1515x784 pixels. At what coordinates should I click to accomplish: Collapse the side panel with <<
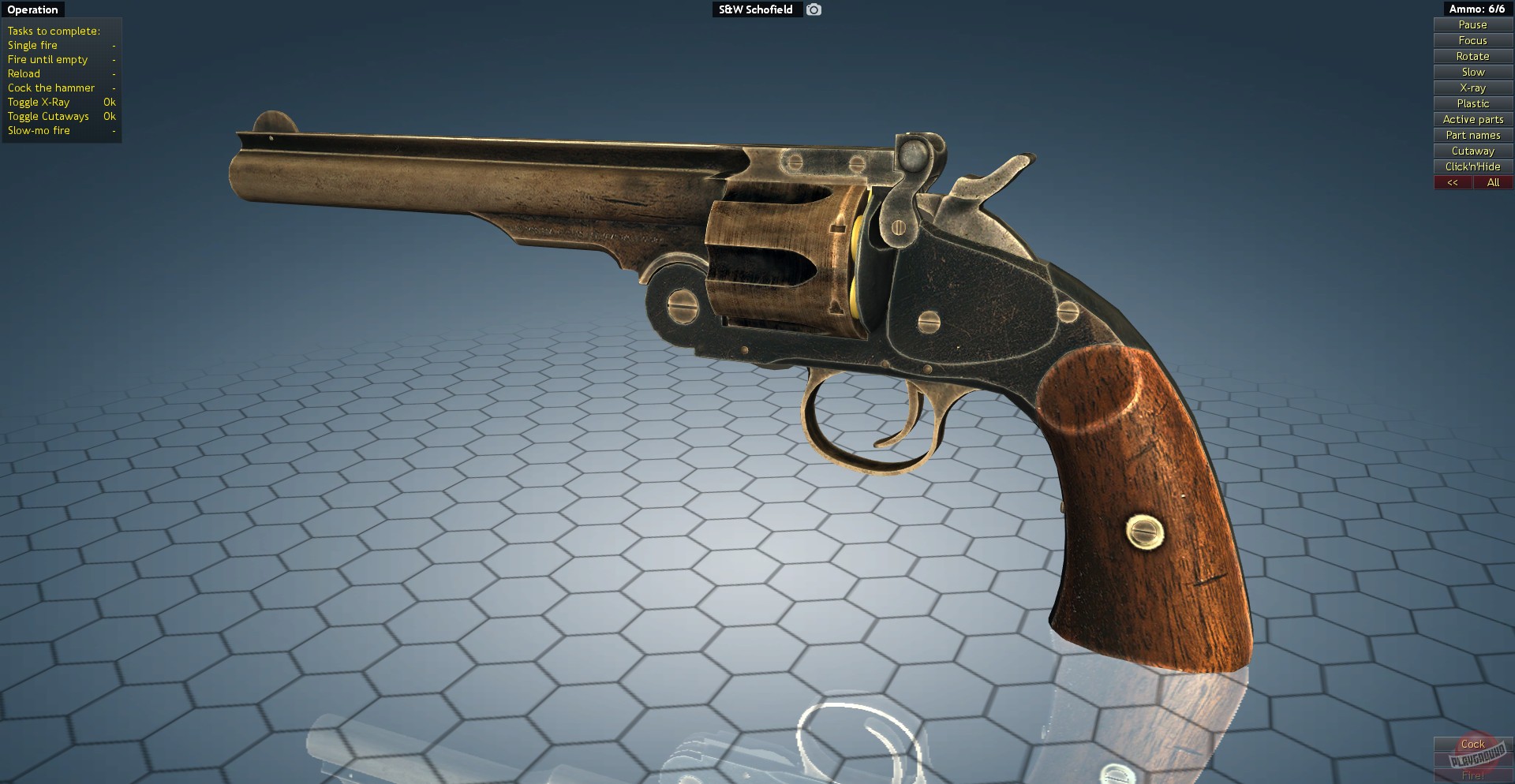click(1453, 182)
